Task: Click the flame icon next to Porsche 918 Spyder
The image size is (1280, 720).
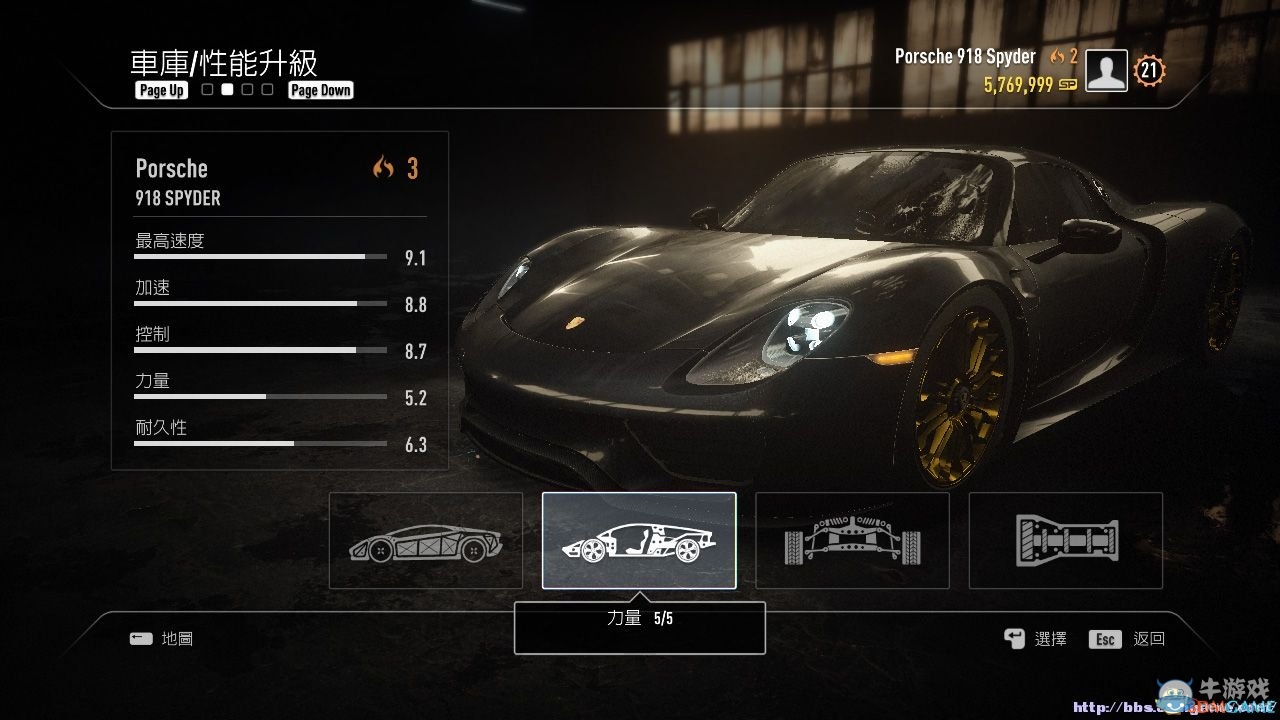Action: 1056,56
